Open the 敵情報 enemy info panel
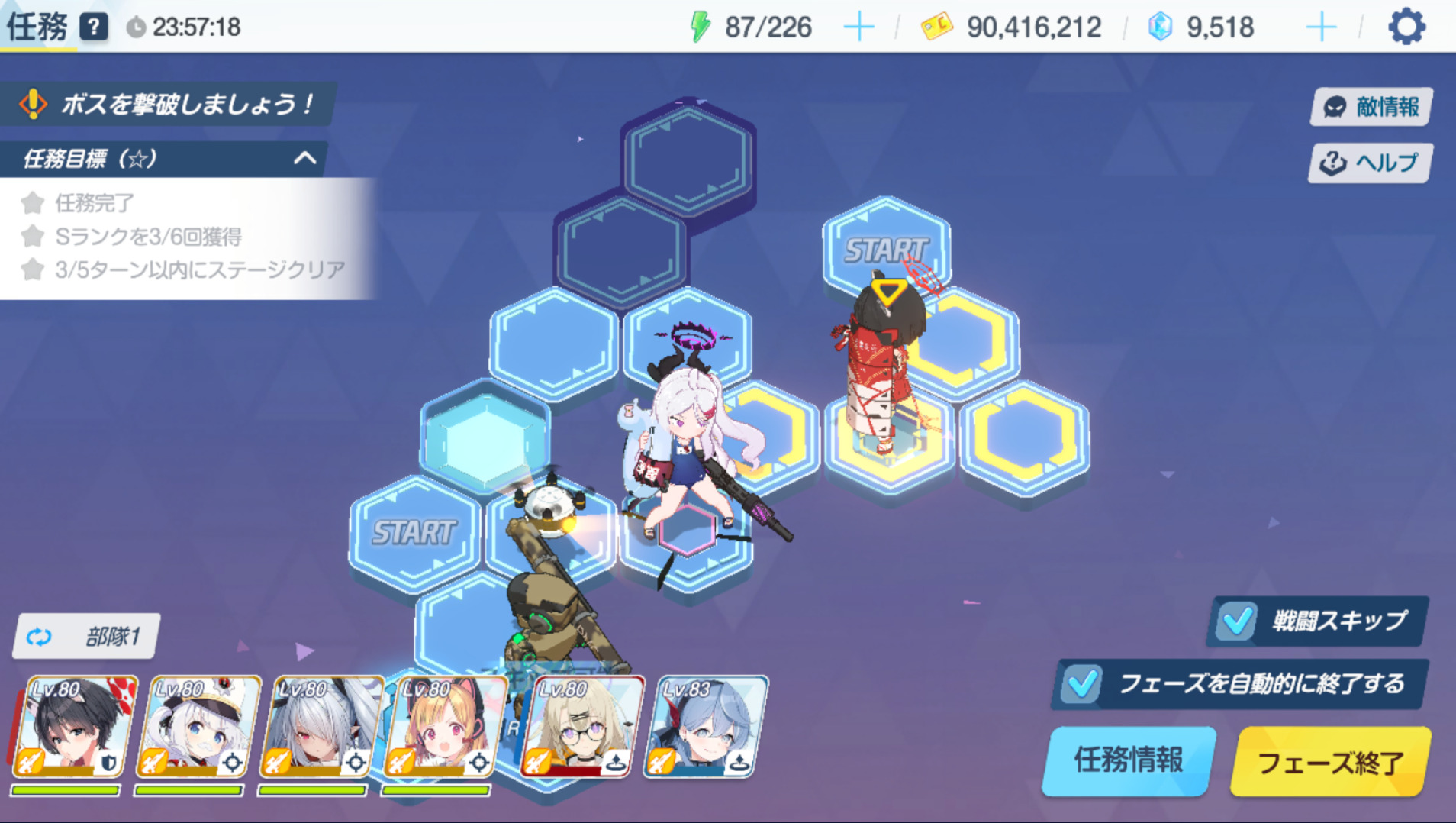Image resolution: width=1456 pixels, height=823 pixels. [x=1368, y=106]
